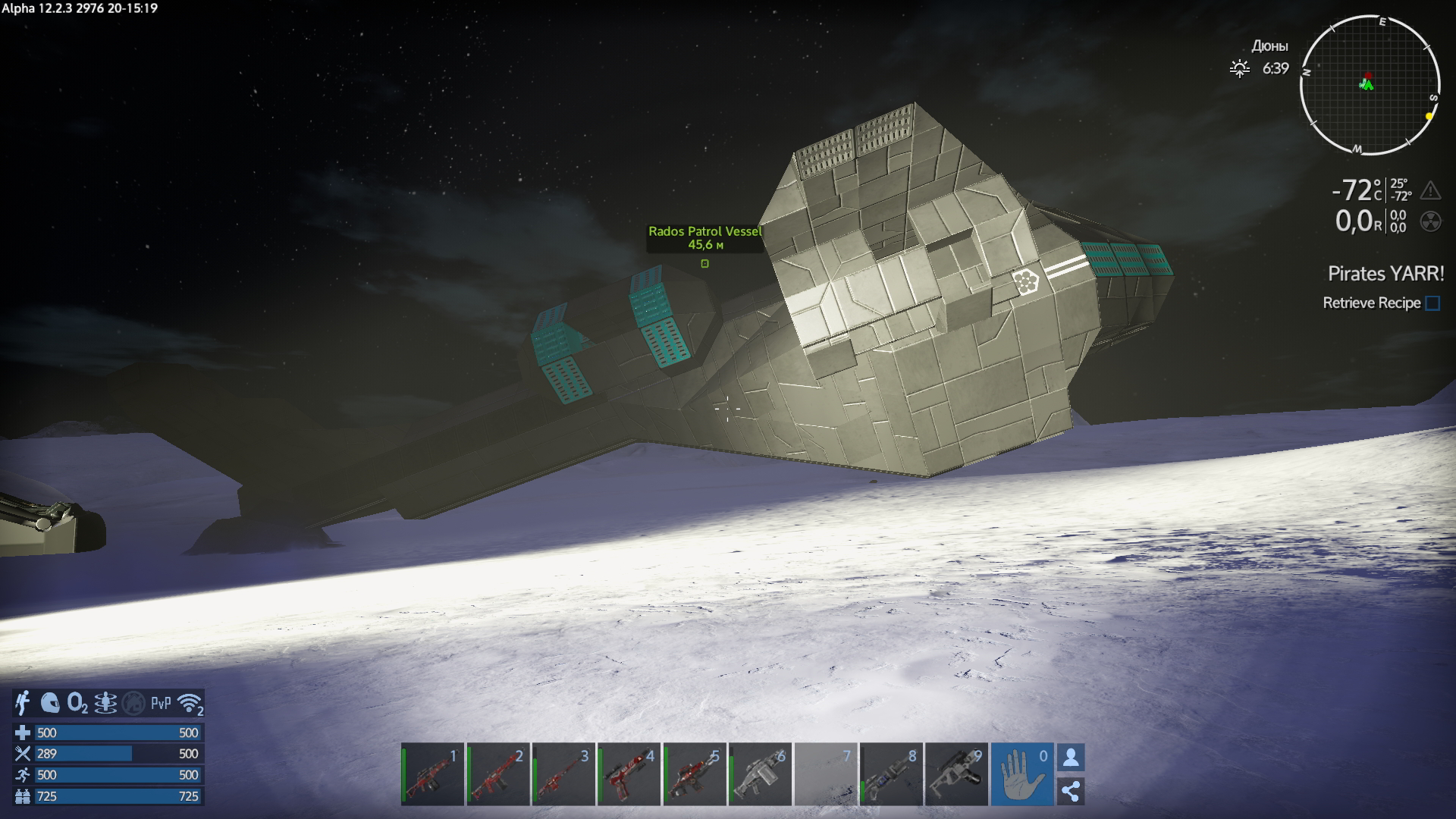The height and width of the screenshot is (819, 1456).
Task: Select the weapon in hotbar slot 1
Action: point(432,774)
